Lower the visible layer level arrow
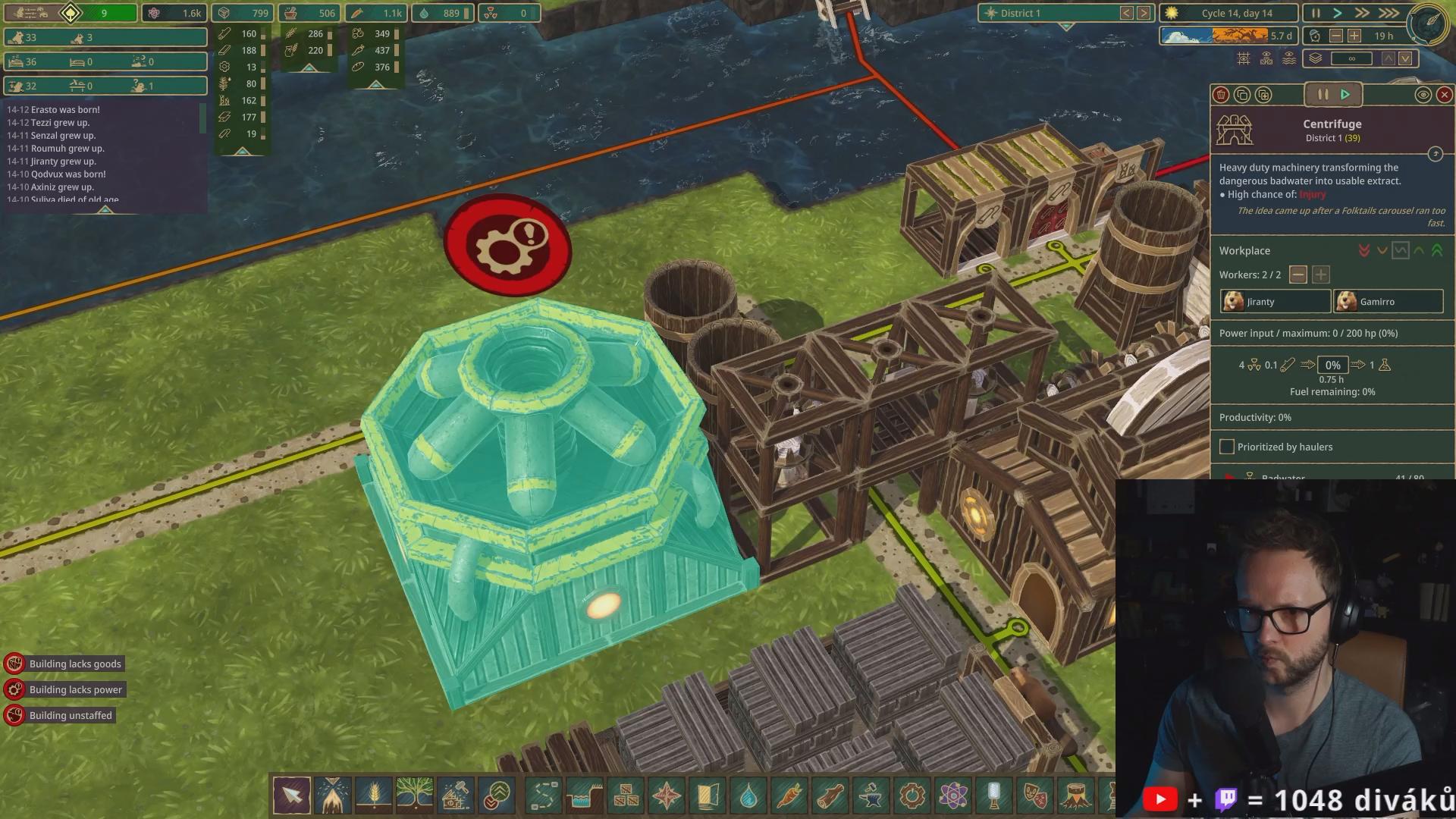 tap(1405, 58)
